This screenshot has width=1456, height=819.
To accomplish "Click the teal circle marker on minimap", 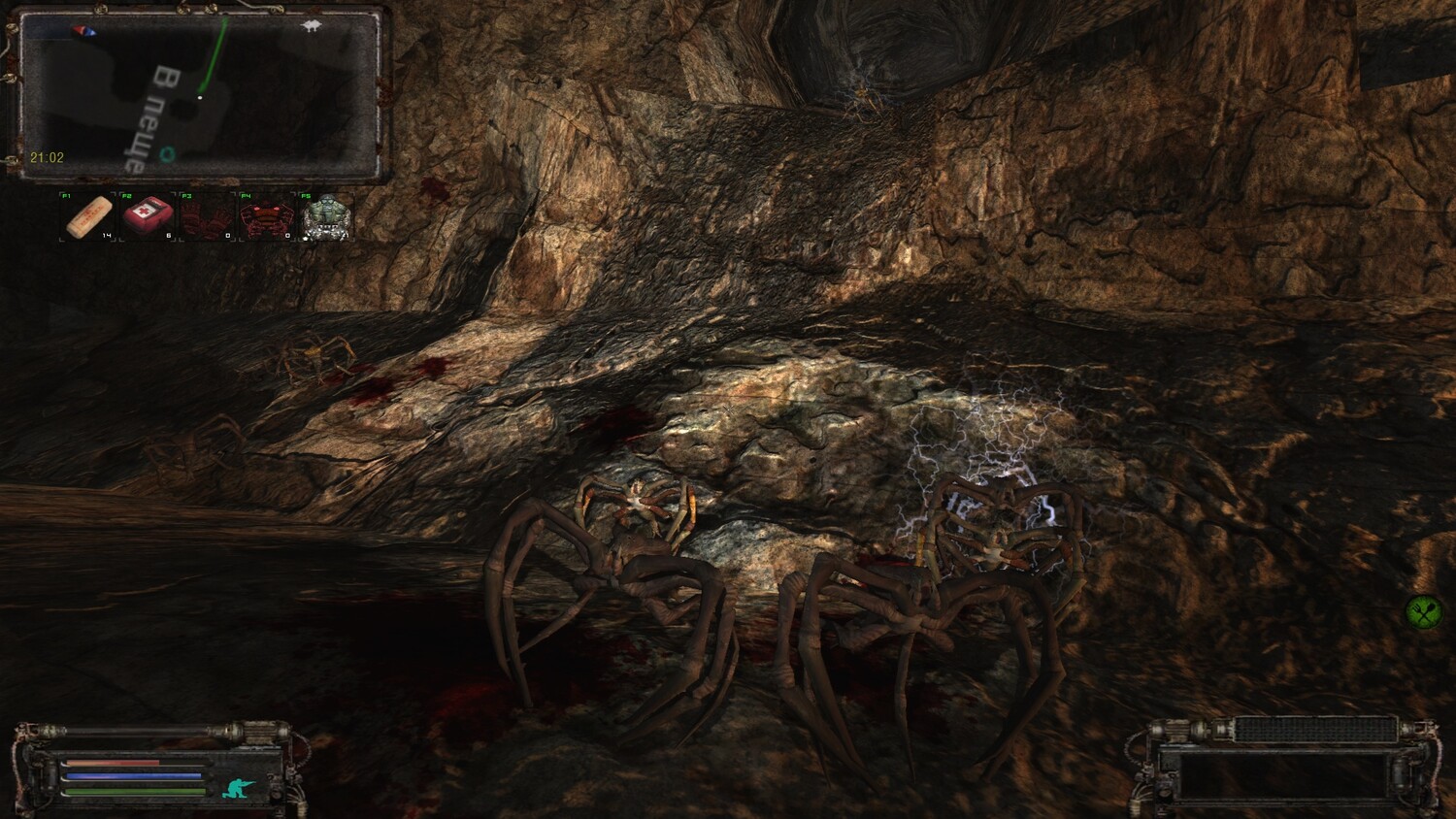I will point(168,153).
